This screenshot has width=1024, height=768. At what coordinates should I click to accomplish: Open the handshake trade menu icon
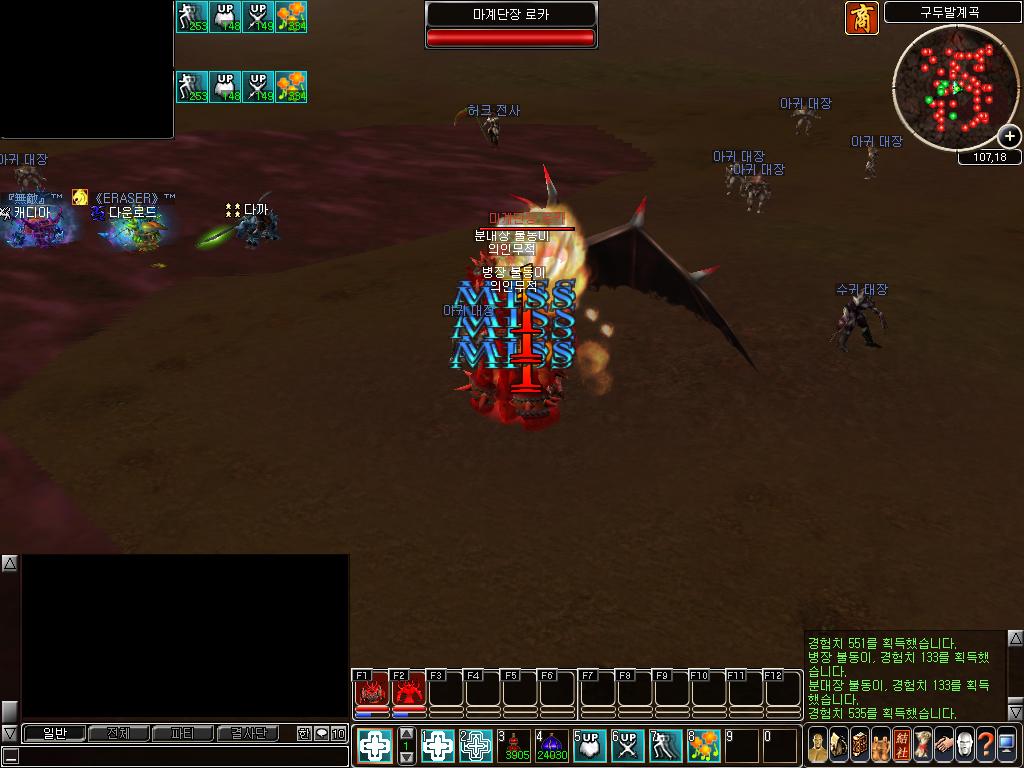pyautogui.click(x=942, y=745)
